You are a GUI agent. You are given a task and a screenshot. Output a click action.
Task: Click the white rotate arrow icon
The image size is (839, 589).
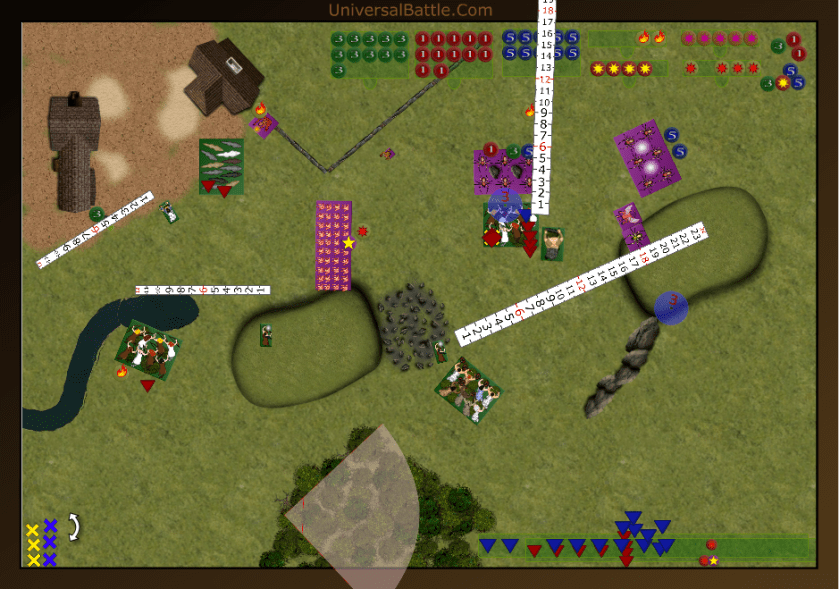click(73, 527)
